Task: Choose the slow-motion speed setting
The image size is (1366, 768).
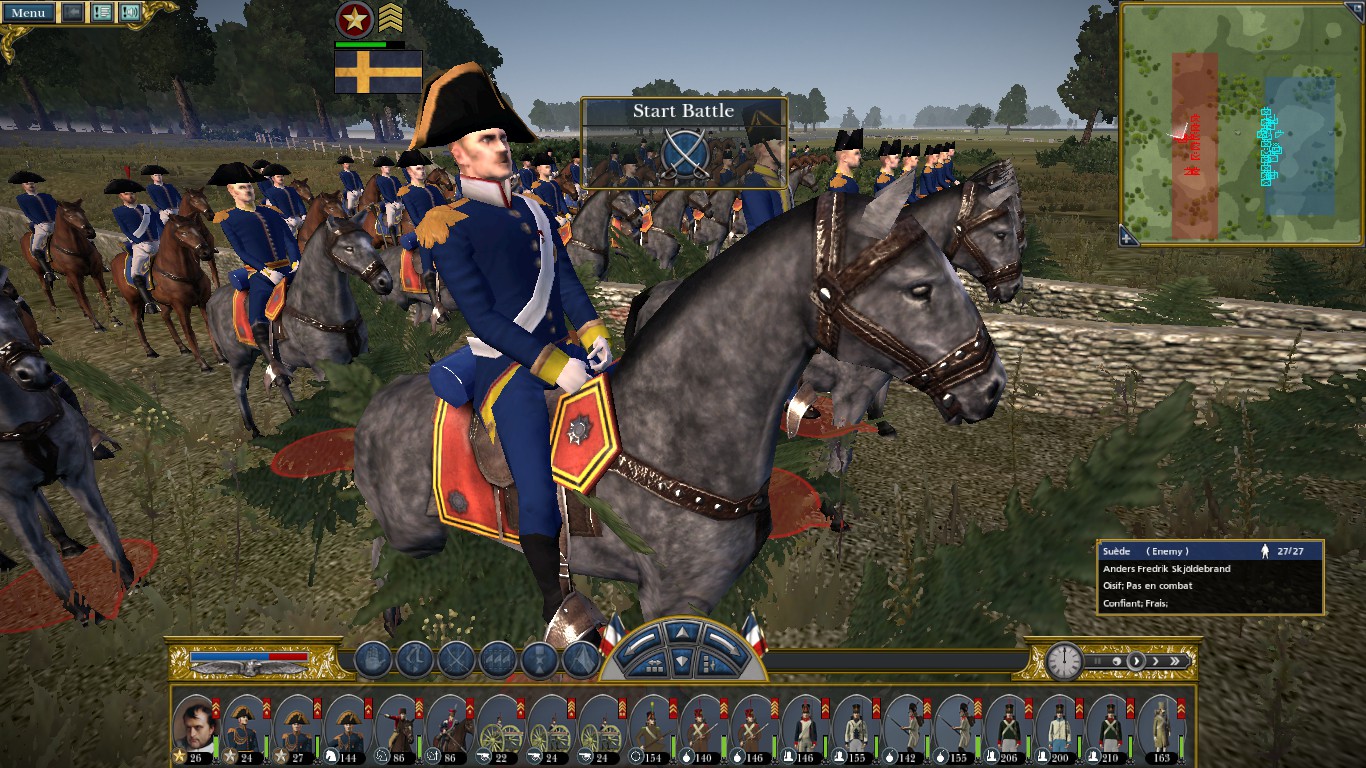Action: [x=1117, y=661]
